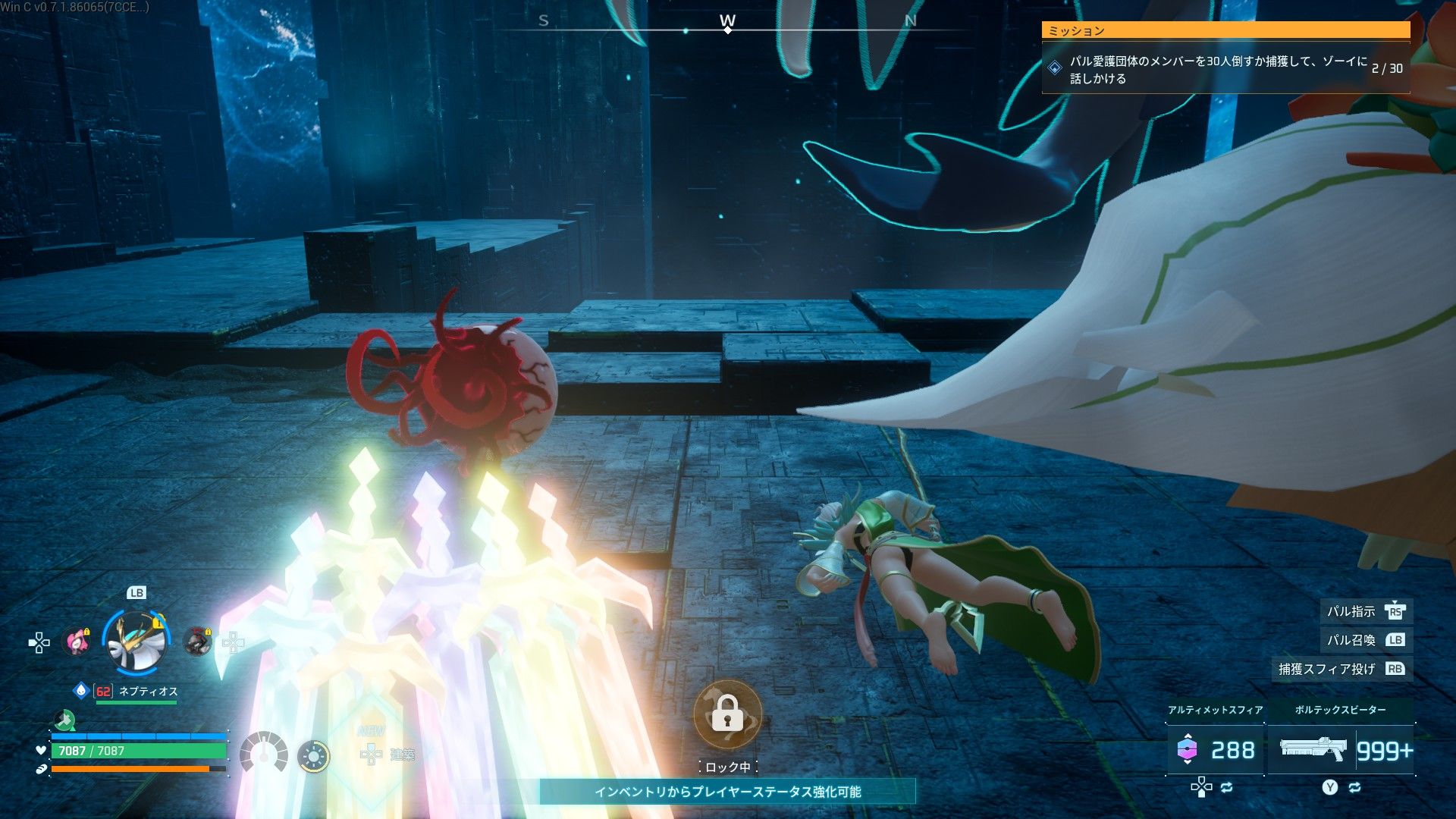Open the mission tracker about defeating 30 members
The width and height of the screenshot is (1456, 819).
1225,68
